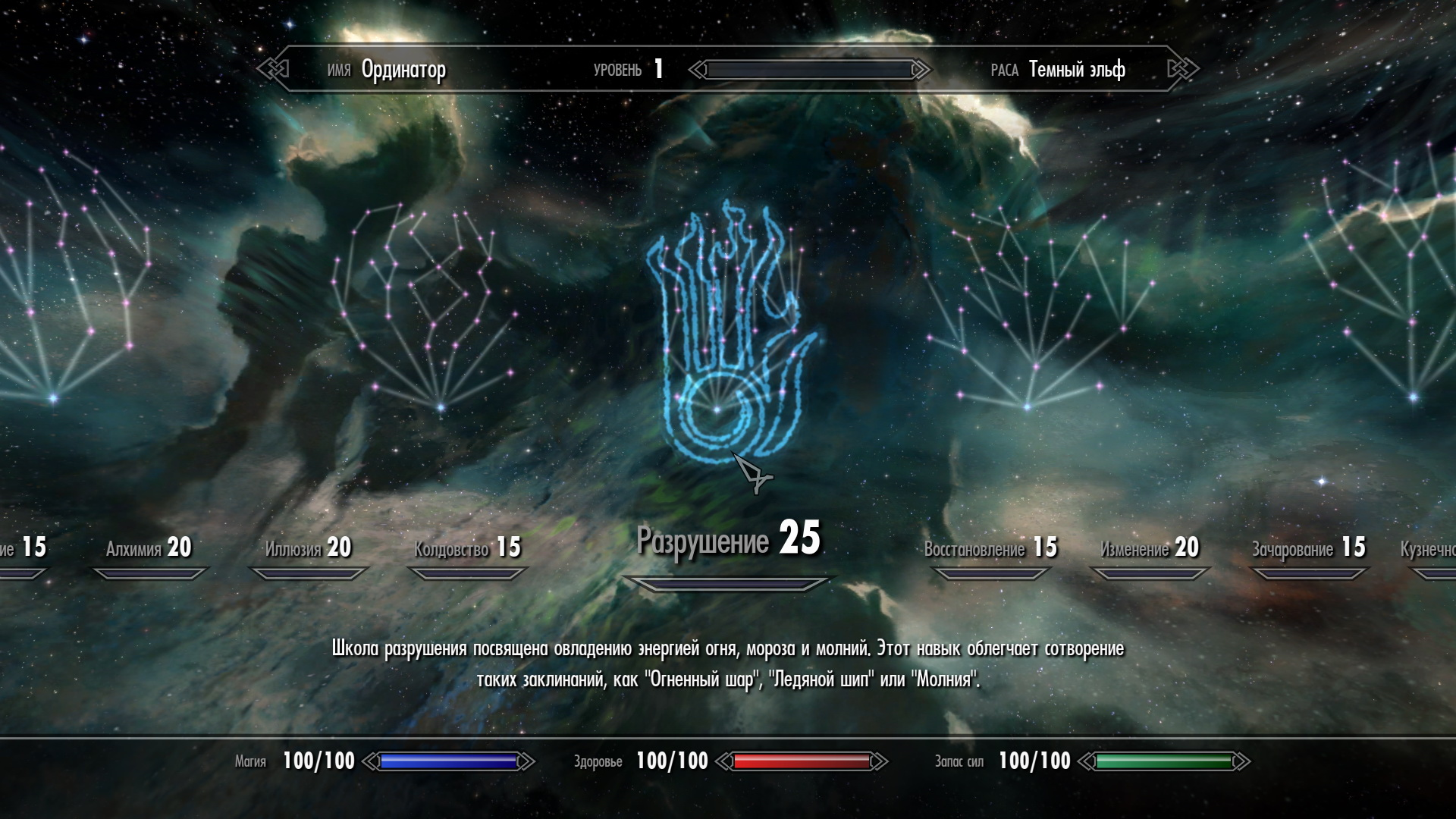The height and width of the screenshot is (819, 1456).
Task: Select the Алхимия skill label
Action: coord(149,548)
